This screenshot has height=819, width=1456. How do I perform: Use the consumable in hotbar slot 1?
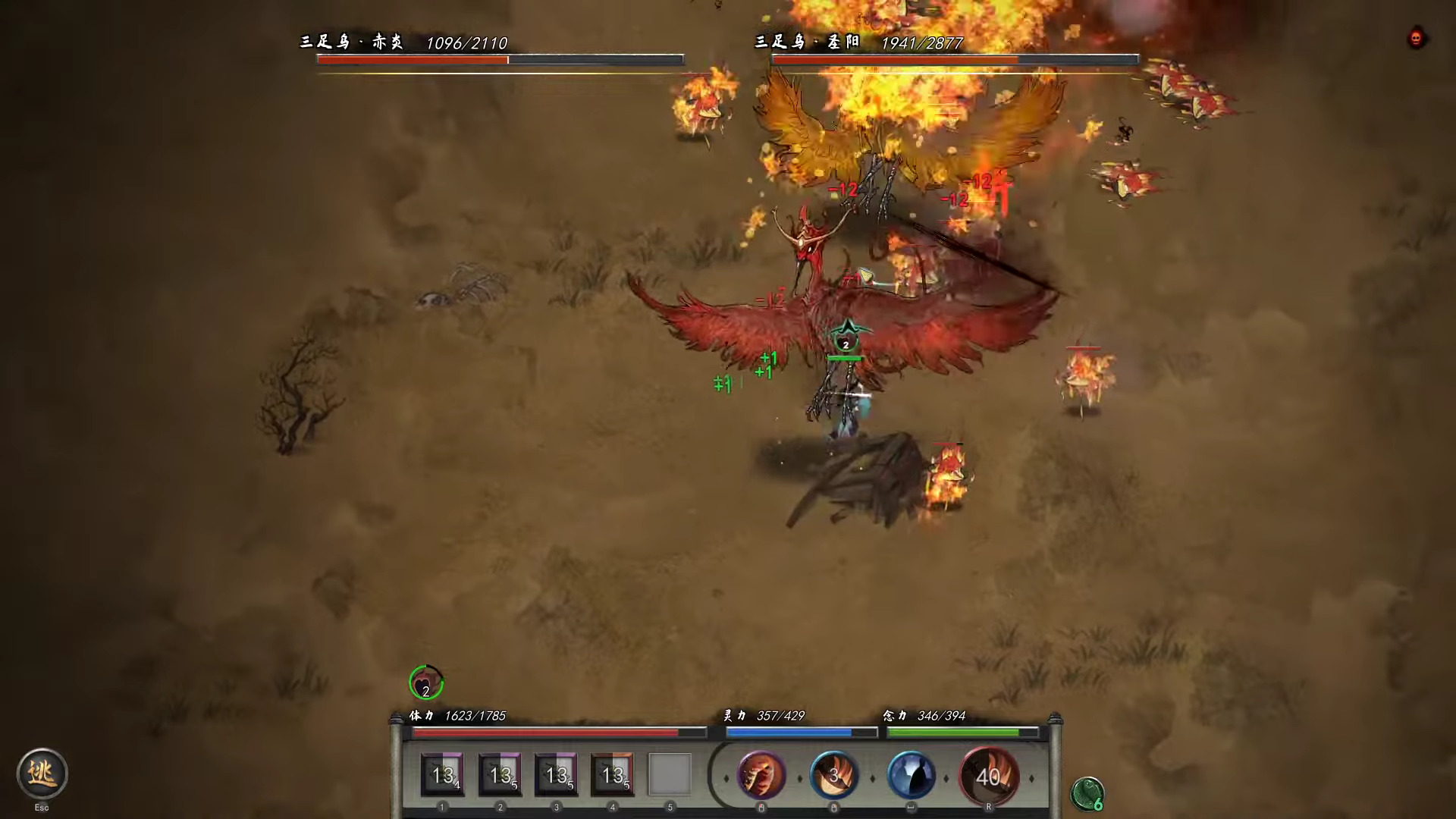coord(442,775)
